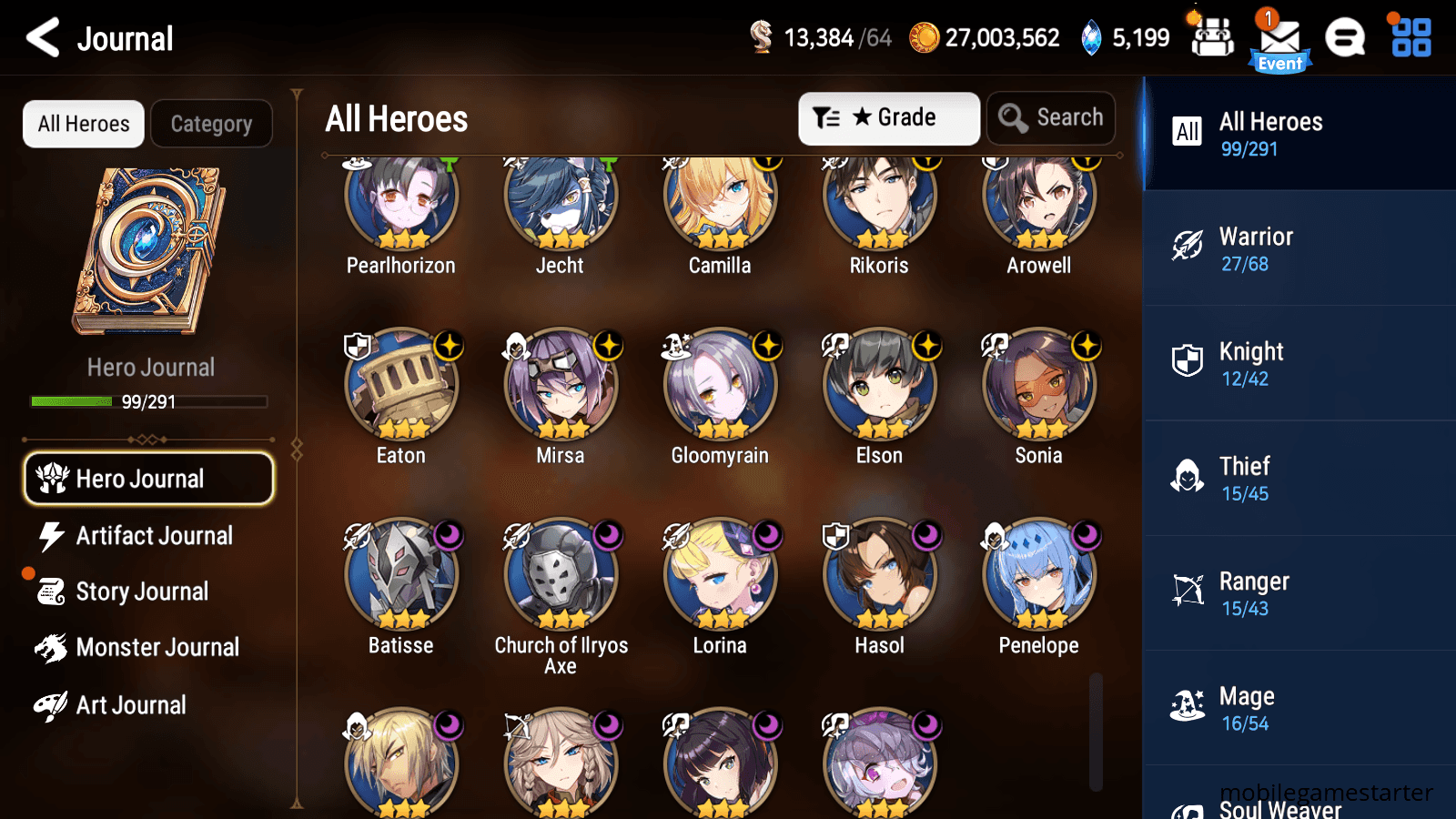Open the Grade sort dropdown
This screenshot has height=819, width=1456.
coord(888,117)
